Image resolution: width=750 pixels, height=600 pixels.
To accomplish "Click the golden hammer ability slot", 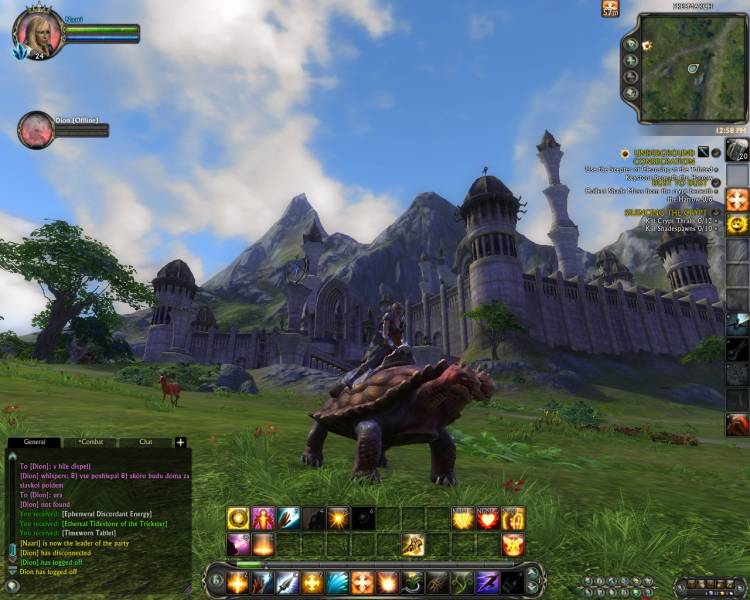I will (412, 545).
